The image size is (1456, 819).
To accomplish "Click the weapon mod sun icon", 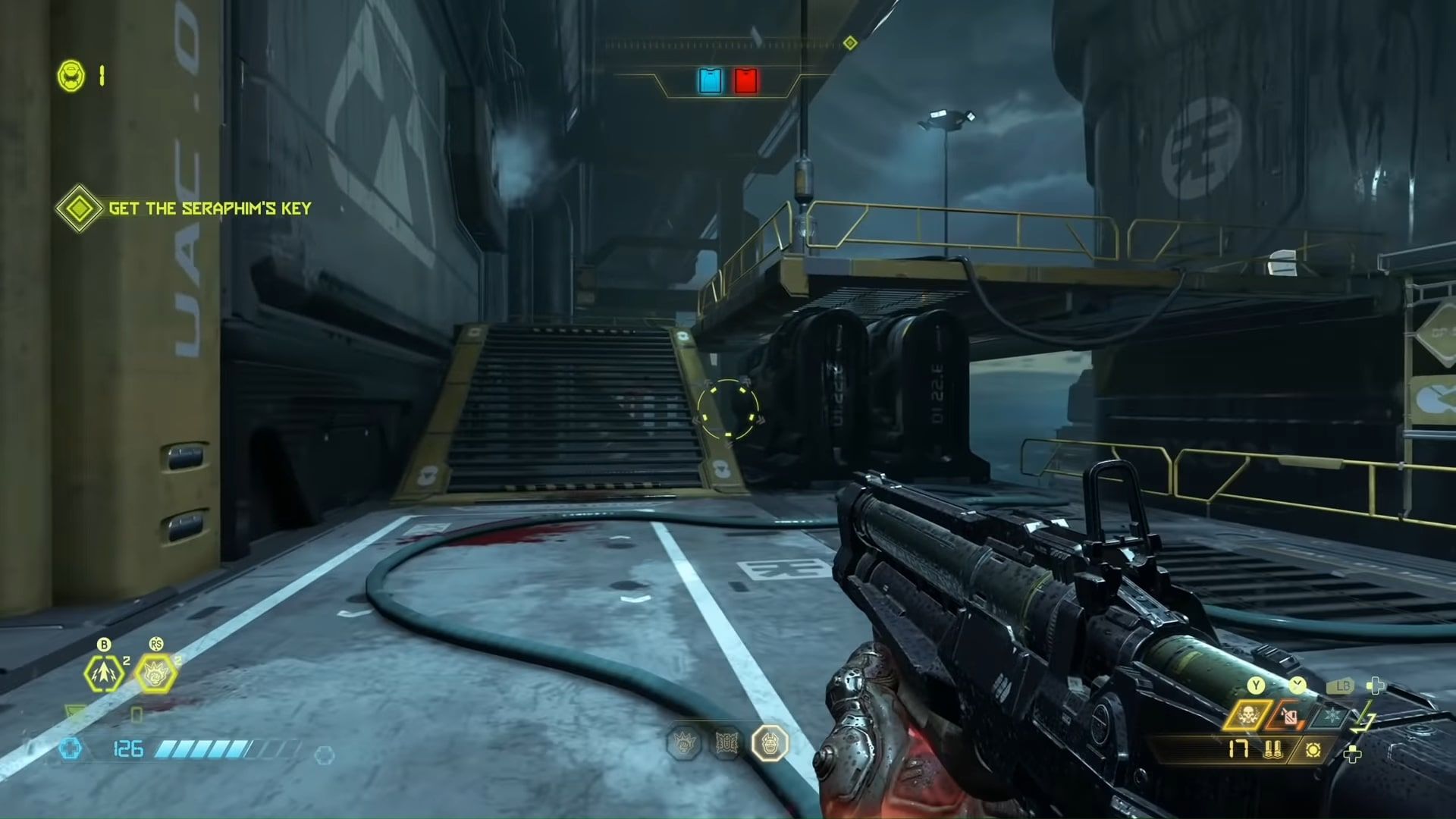I will (x=1313, y=751).
